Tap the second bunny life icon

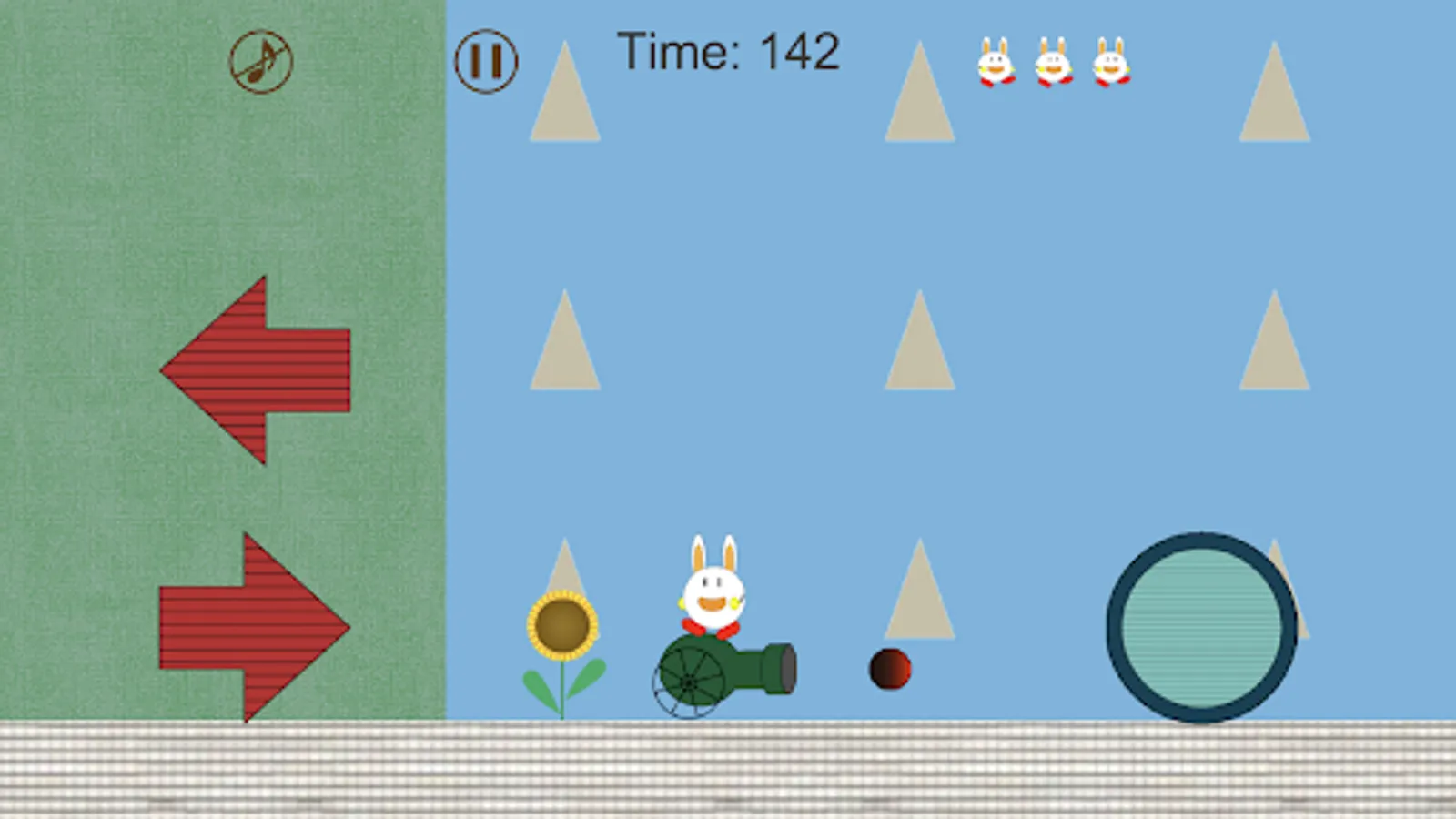click(1054, 64)
